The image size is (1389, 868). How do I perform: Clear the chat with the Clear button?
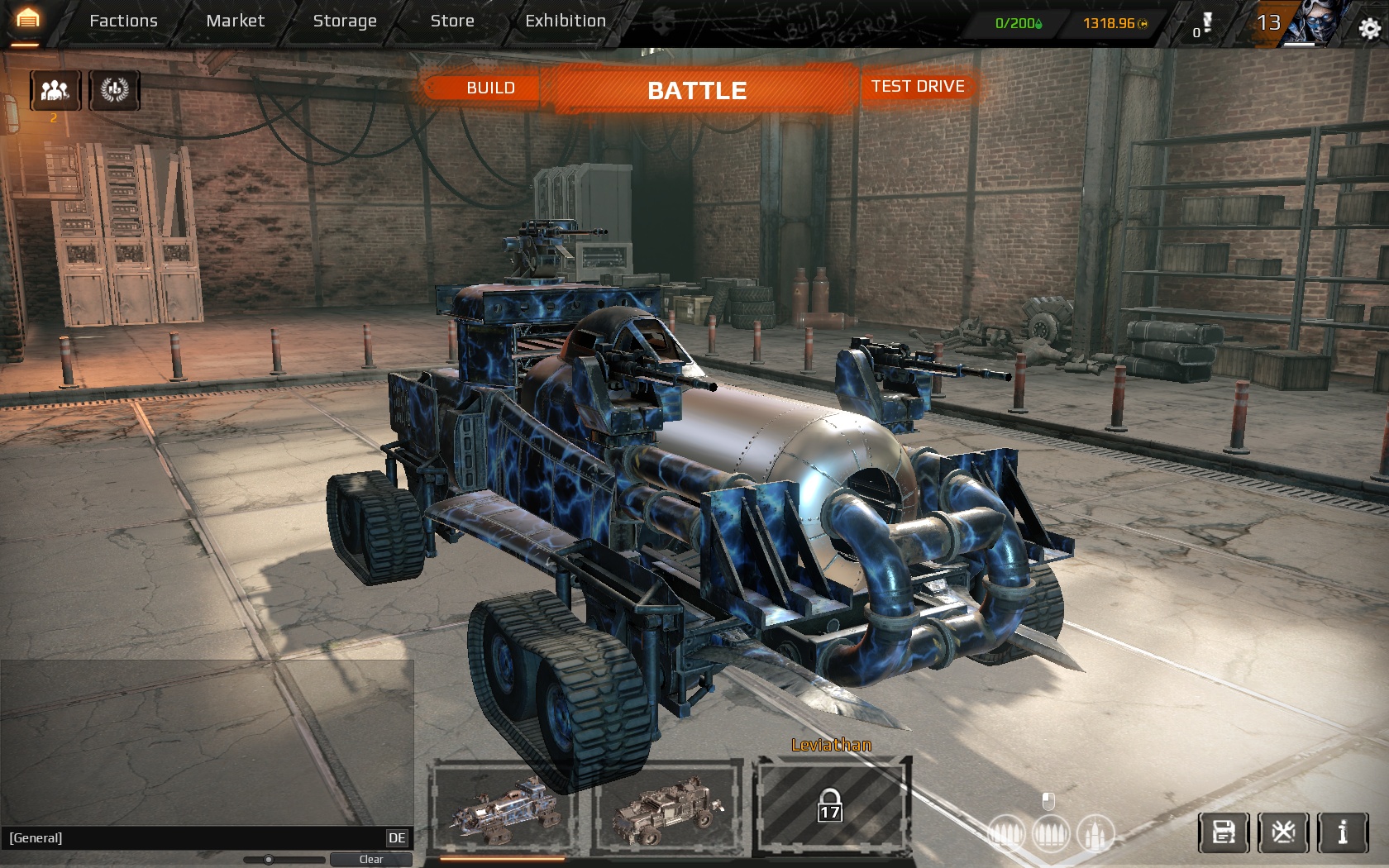(371, 860)
